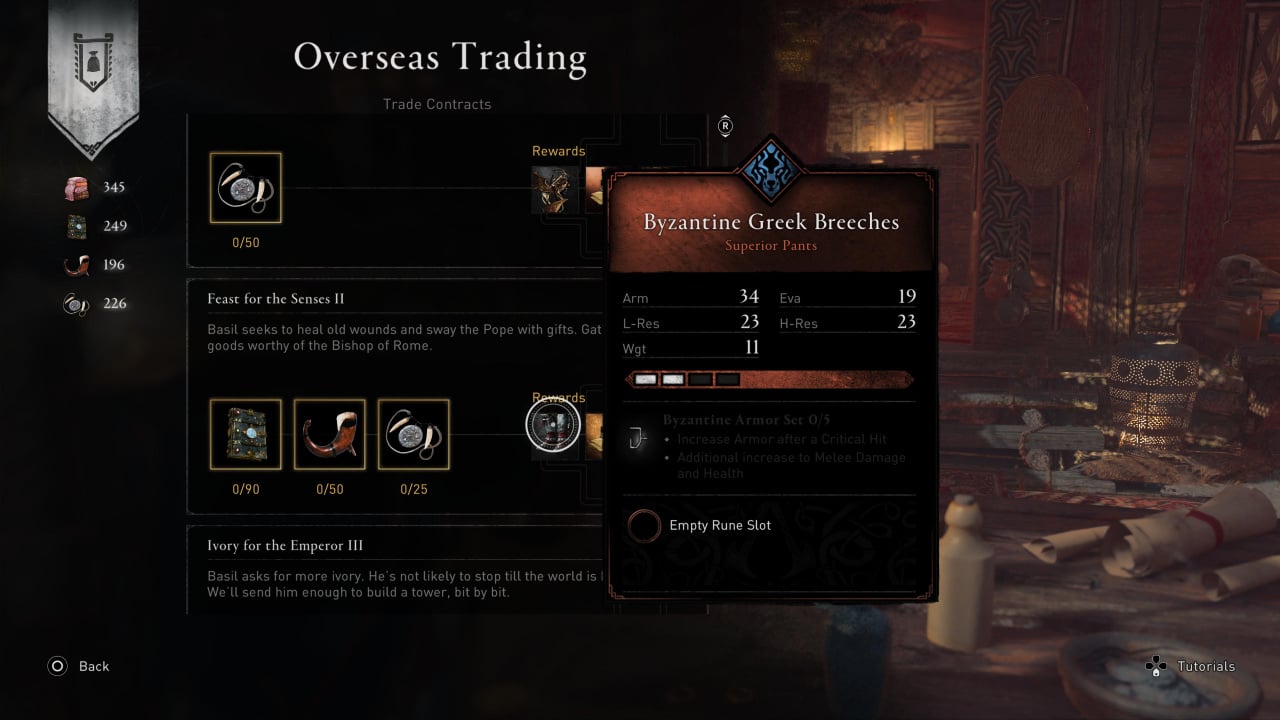Pick the silver medallion slot showing 0/50
This screenshot has width=1280, height=720.
click(245, 188)
